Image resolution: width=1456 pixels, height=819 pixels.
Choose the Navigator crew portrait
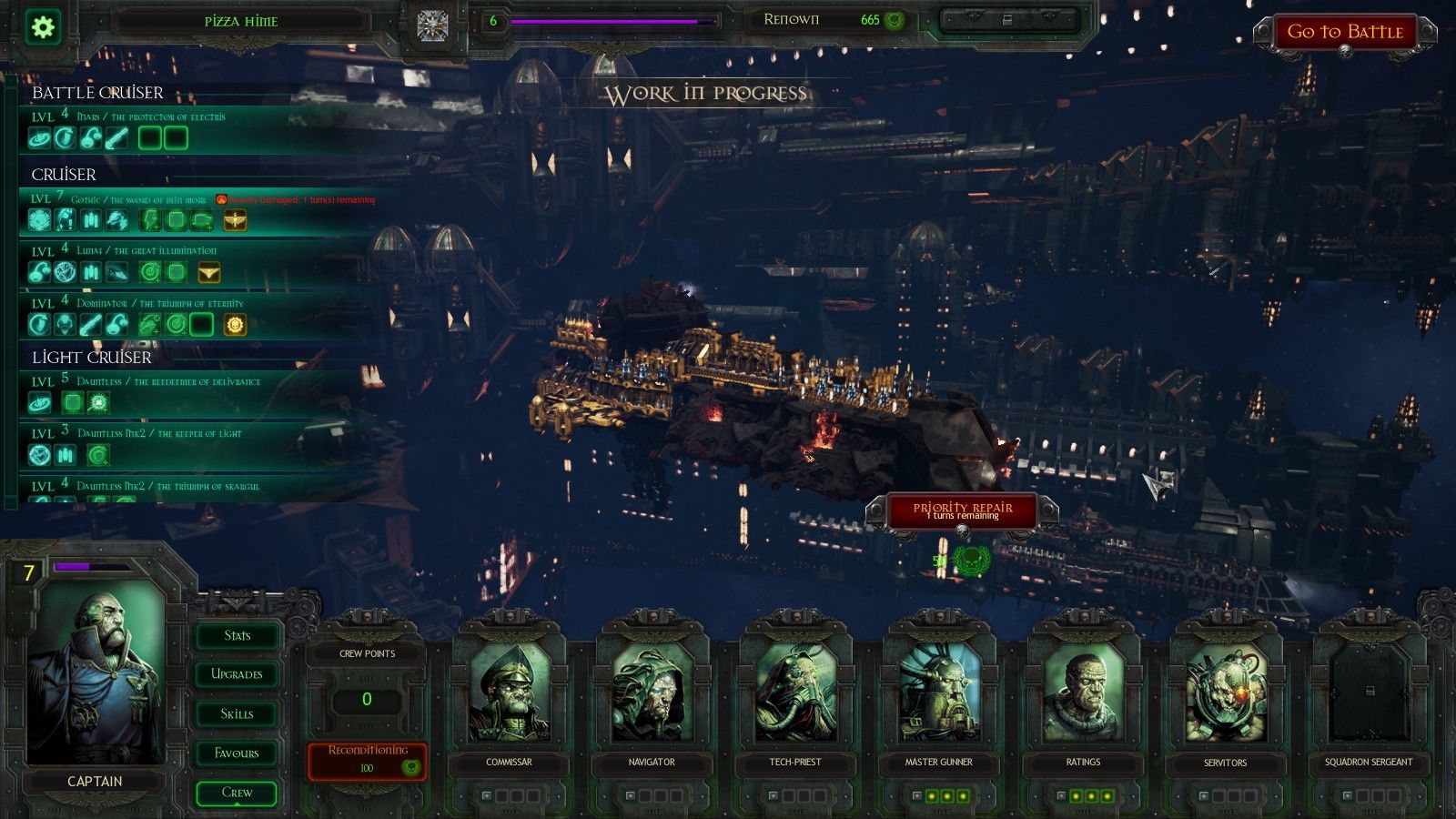click(x=652, y=693)
